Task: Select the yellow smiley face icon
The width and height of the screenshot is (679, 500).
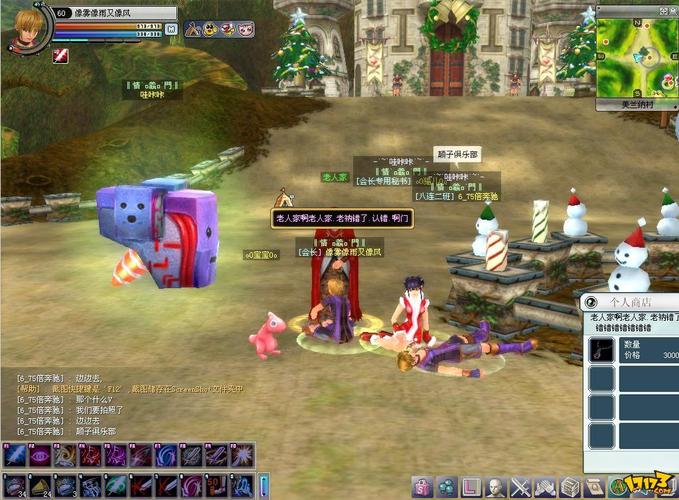Action: pos(210,28)
